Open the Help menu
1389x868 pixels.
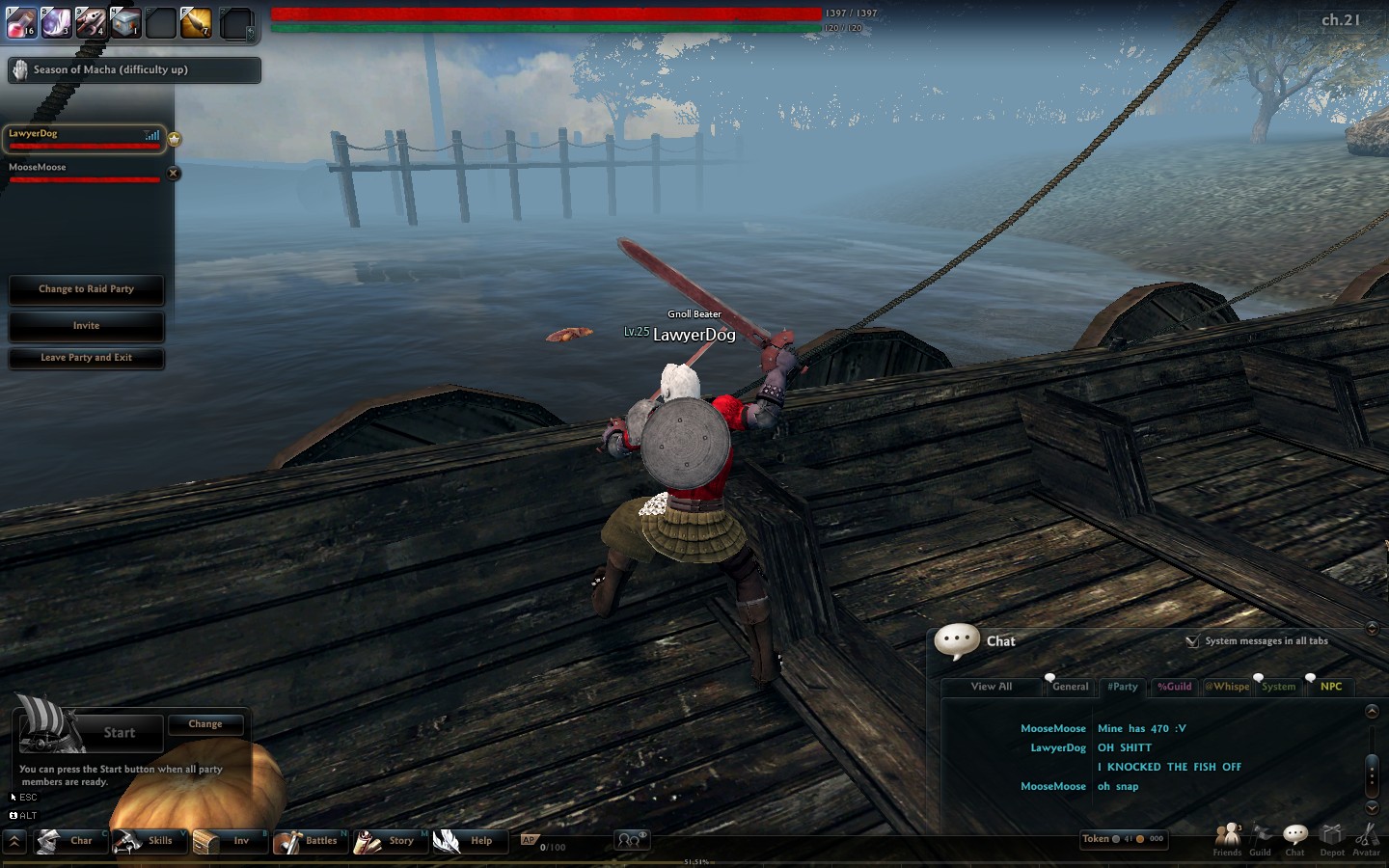468,841
